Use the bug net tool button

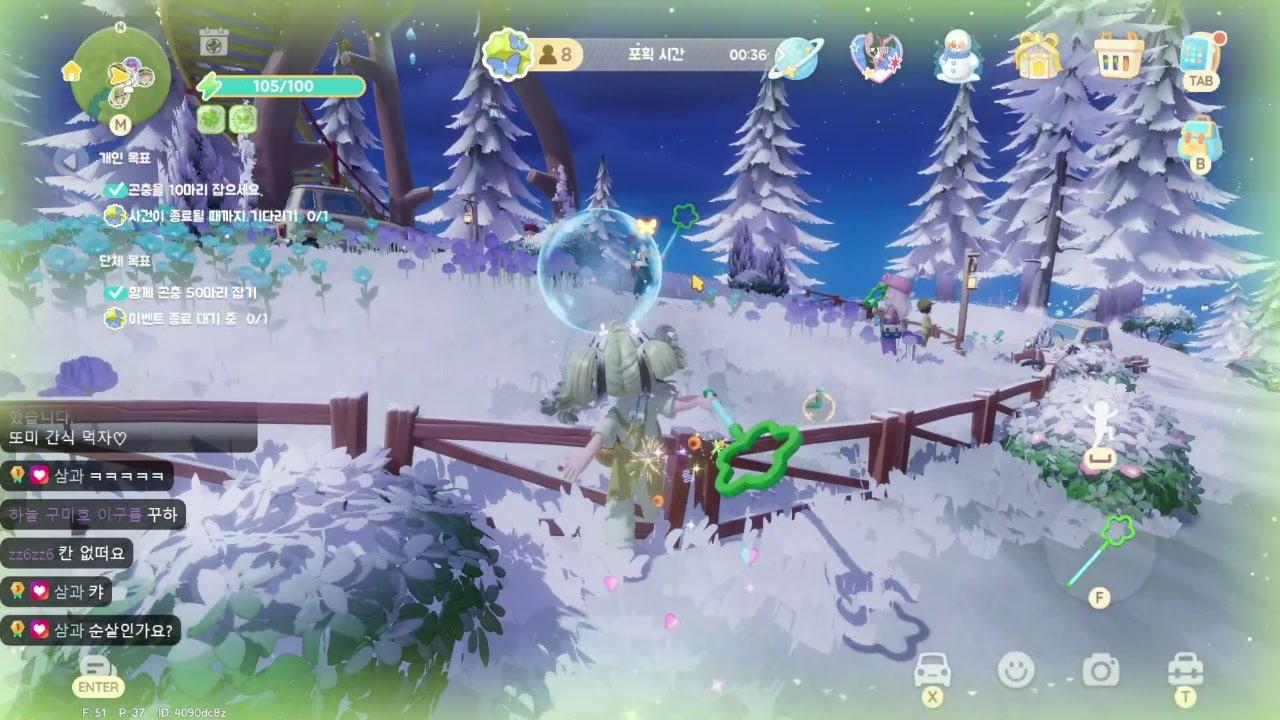(x=1099, y=552)
